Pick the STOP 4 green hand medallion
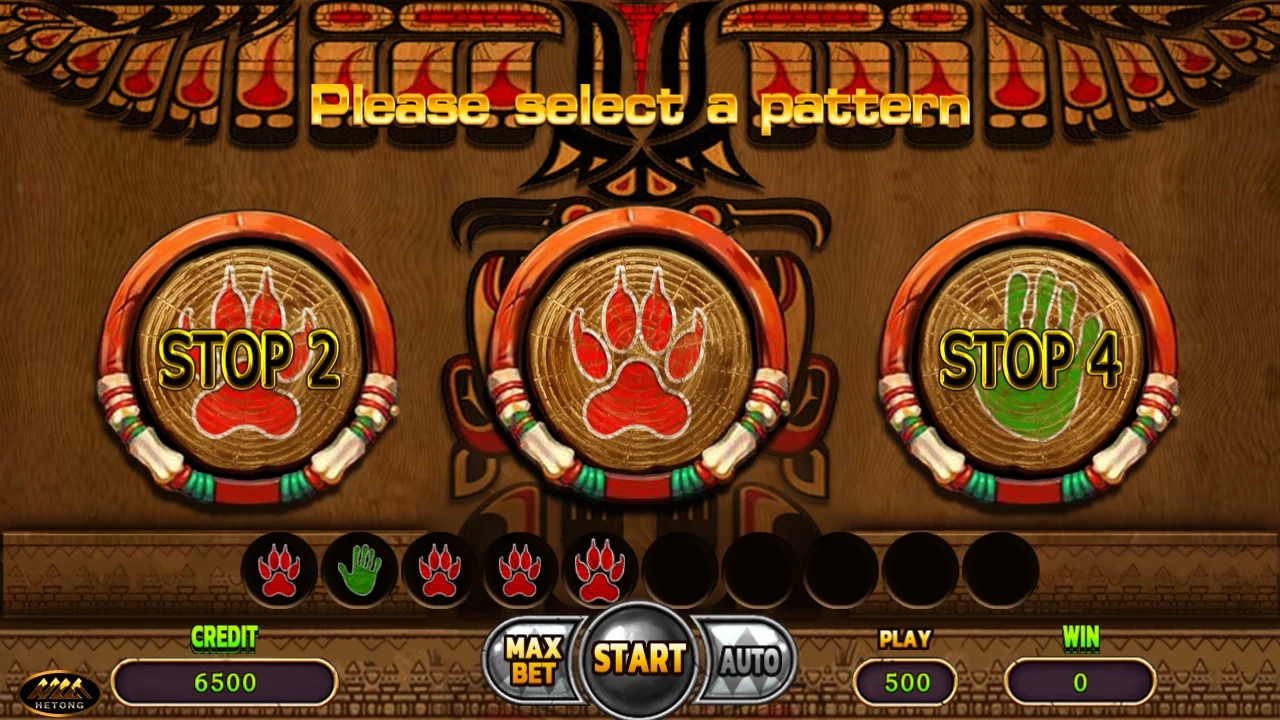Viewport: 1280px width, 720px height. pos(1028,358)
